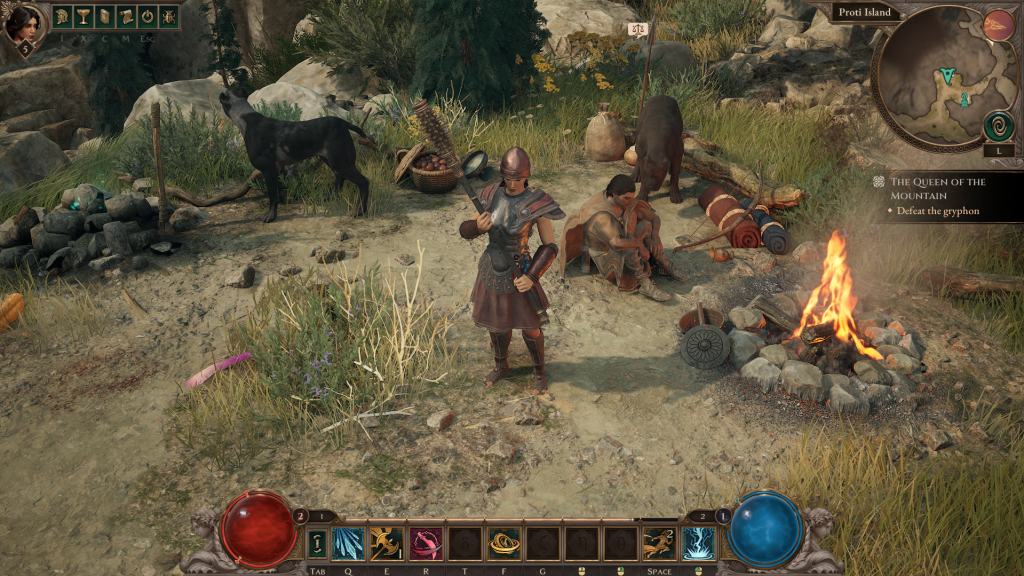The width and height of the screenshot is (1024, 576).
Task: Click the weapon swap slot on hotbar
Action: point(316,543)
